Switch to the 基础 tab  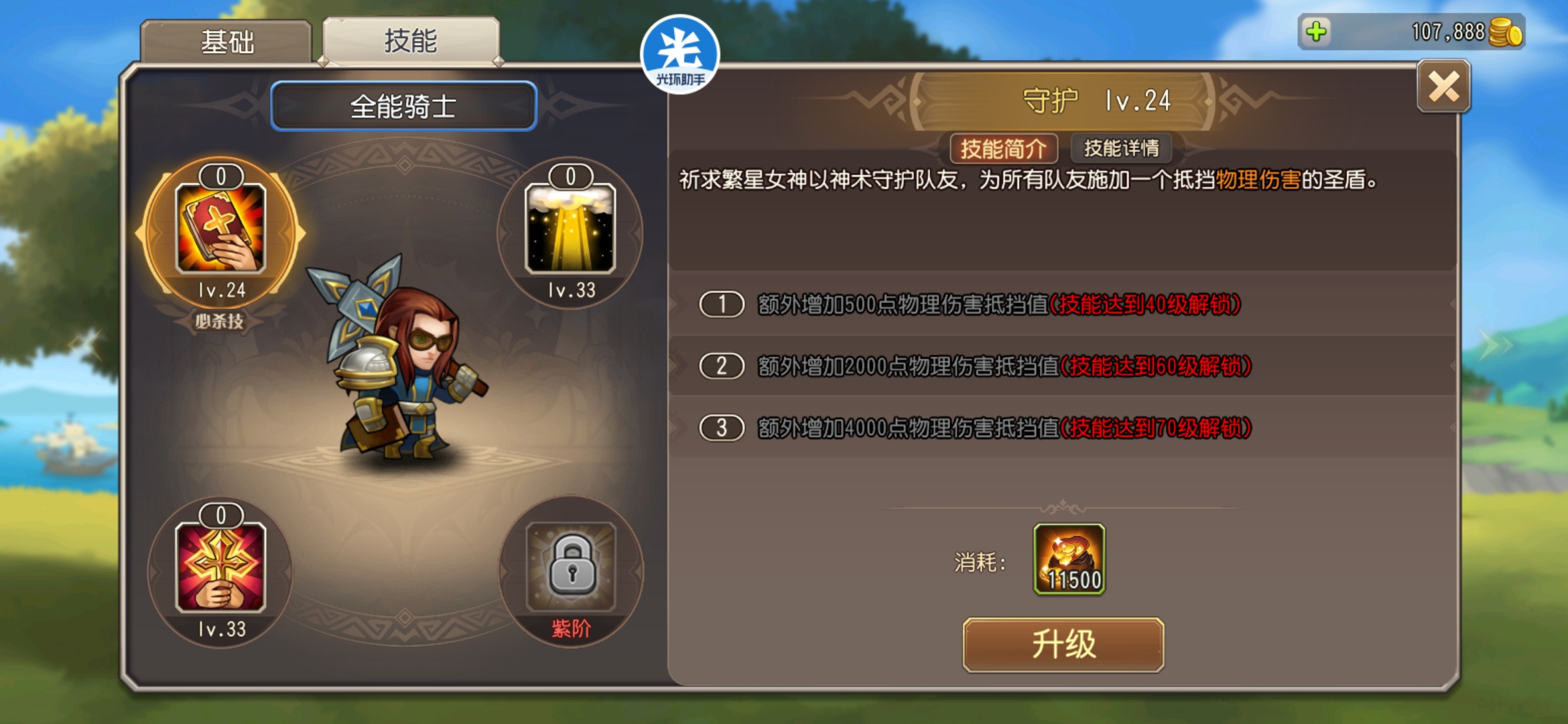(226, 42)
